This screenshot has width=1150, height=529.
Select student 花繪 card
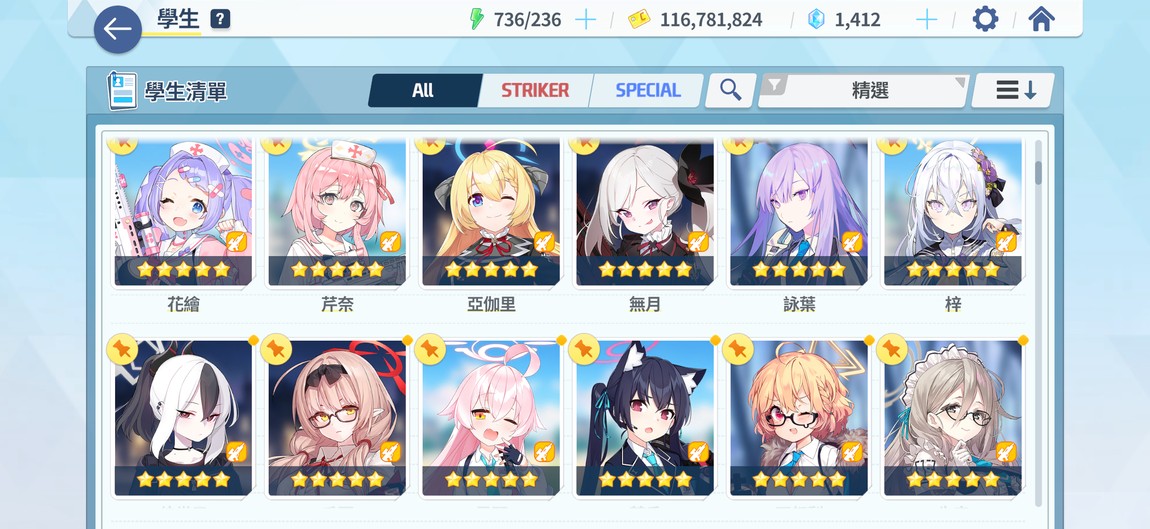pyautogui.click(x=183, y=215)
